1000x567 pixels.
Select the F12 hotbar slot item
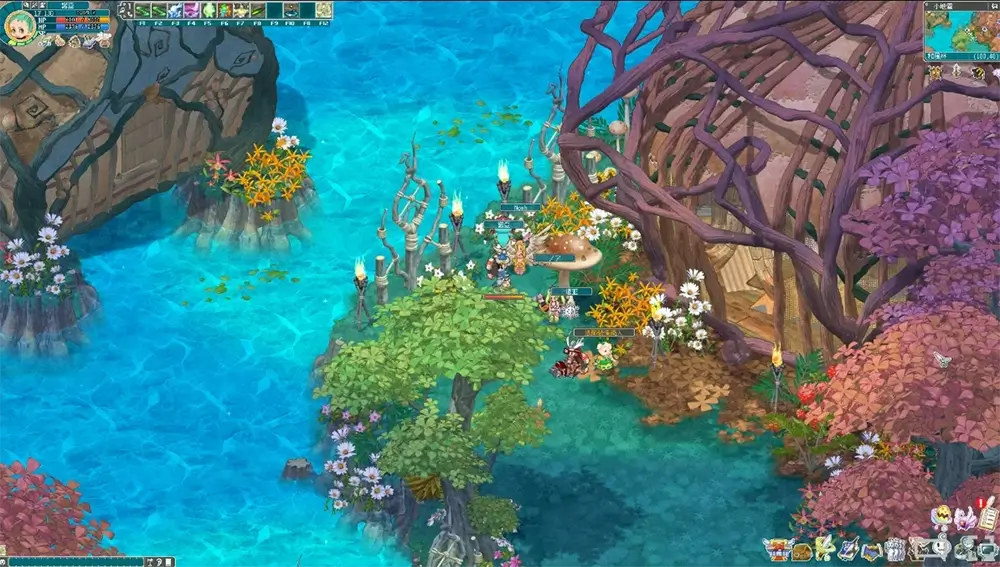click(324, 10)
